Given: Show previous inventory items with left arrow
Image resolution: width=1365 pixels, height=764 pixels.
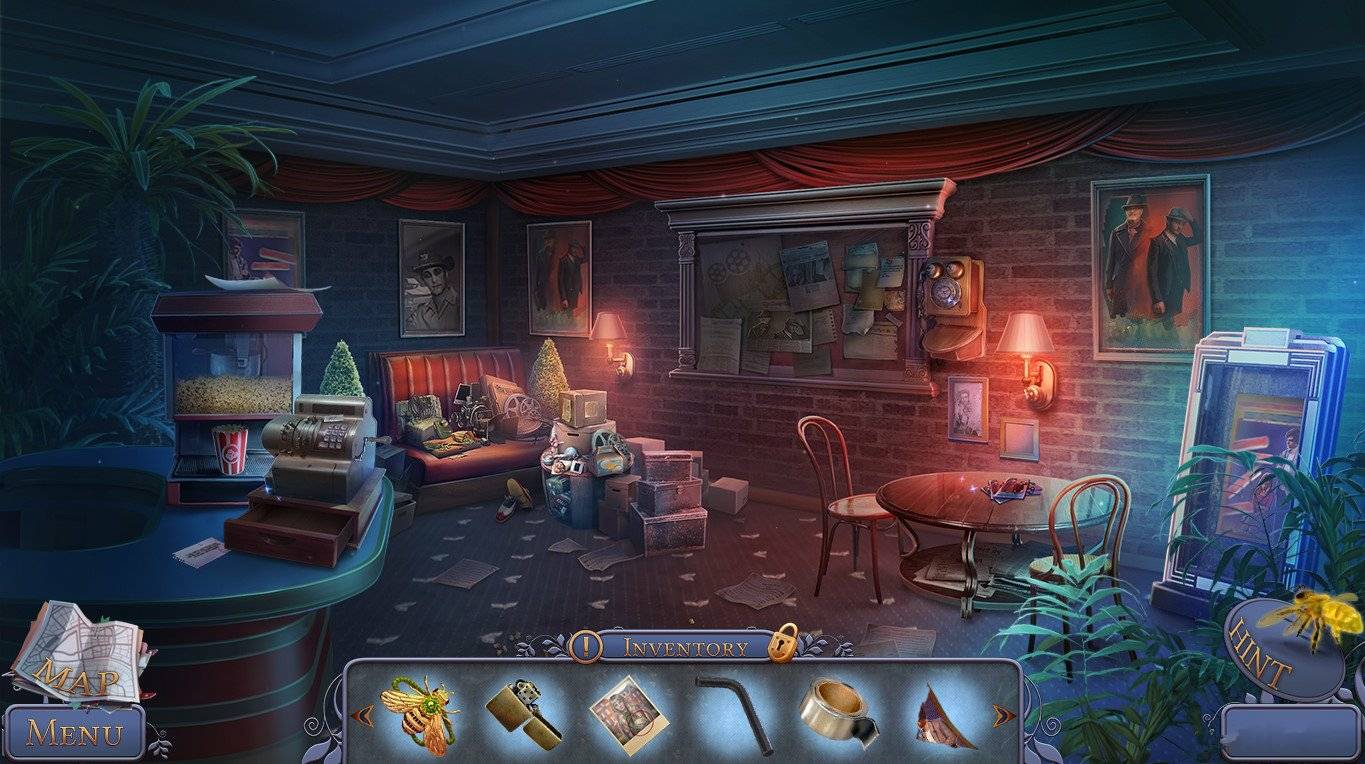Looking at the screenshot, I should (x=365, y=715).
